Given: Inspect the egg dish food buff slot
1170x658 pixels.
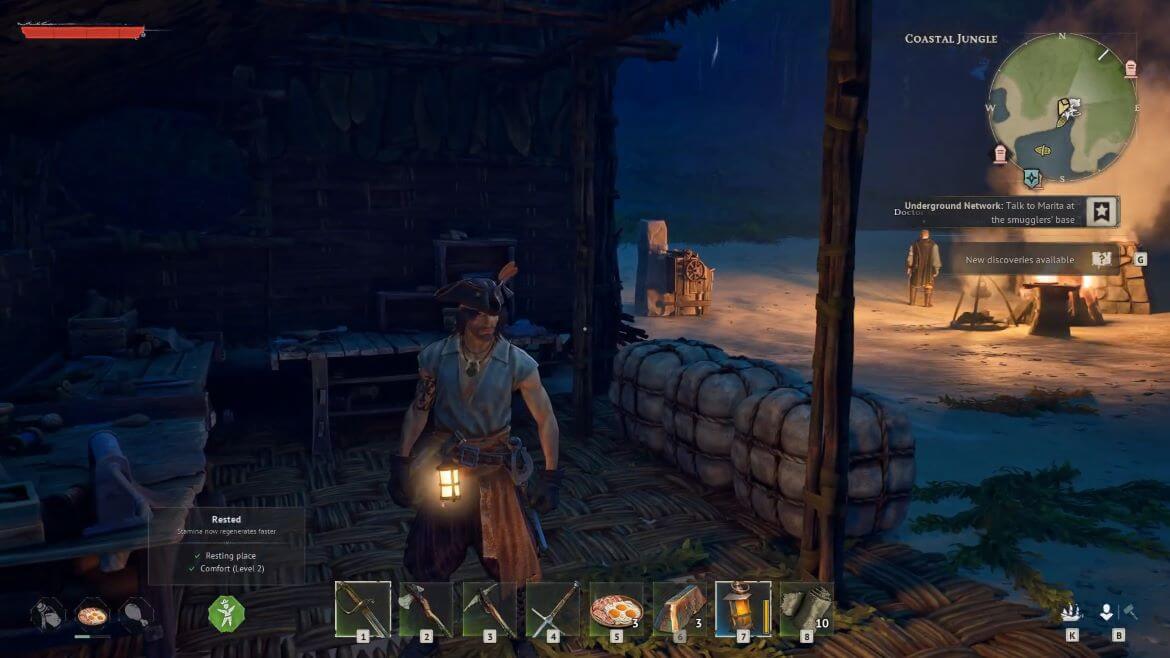Looking at the screenshot, I should coord(92,614).
